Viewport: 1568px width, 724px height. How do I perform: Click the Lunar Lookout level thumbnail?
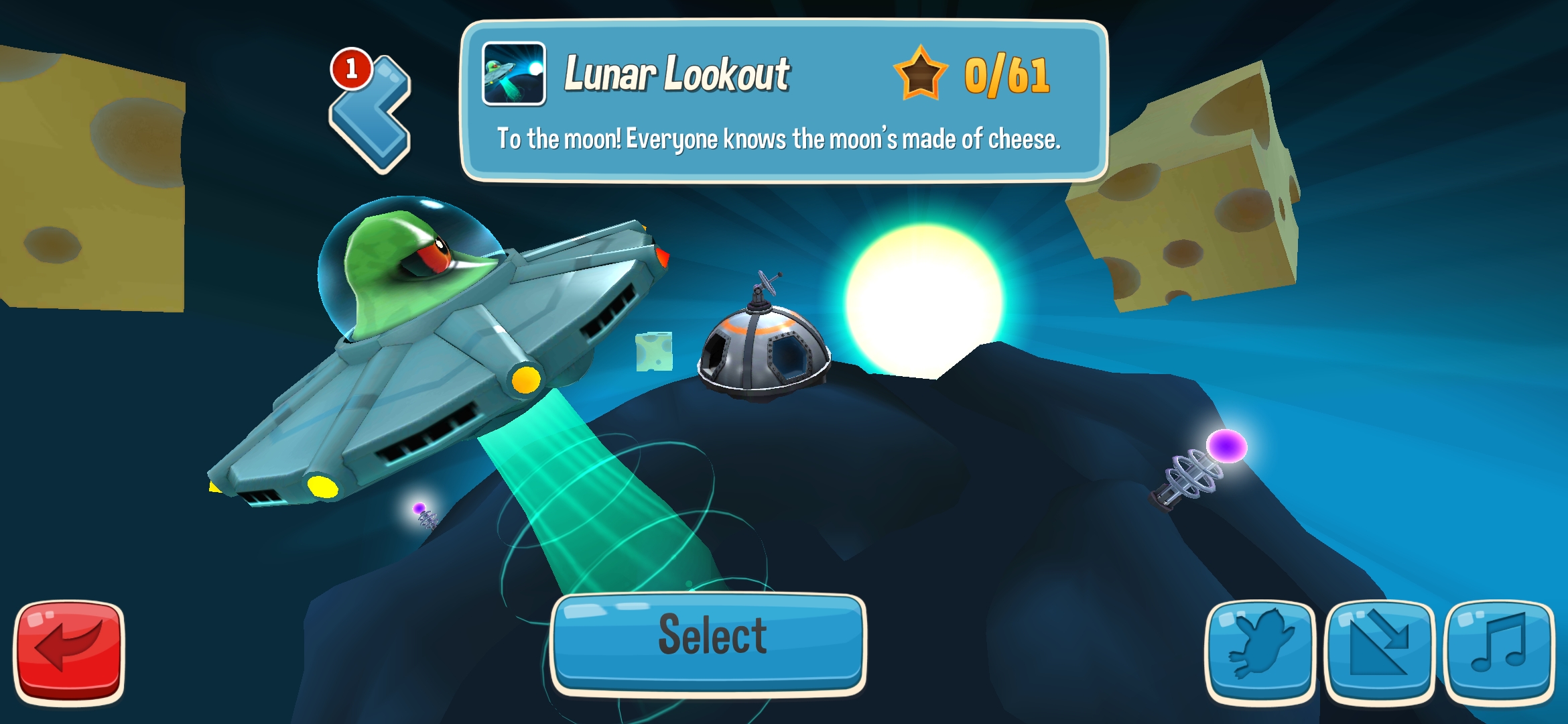click(x=513, y=74)
